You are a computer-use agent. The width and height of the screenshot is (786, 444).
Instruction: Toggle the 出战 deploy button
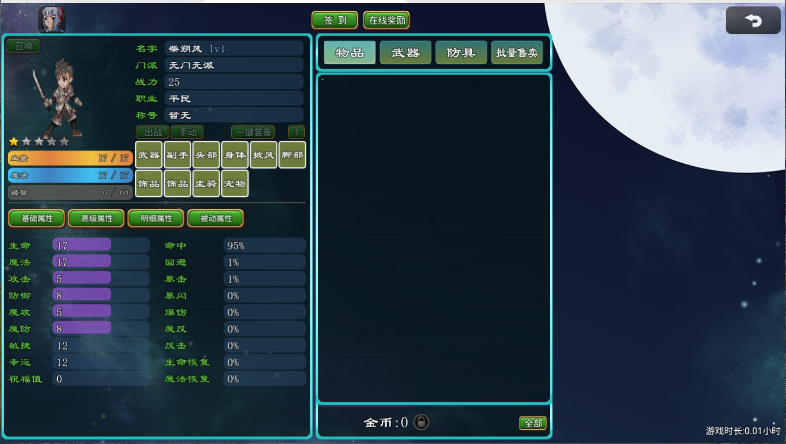pos(152,132)
